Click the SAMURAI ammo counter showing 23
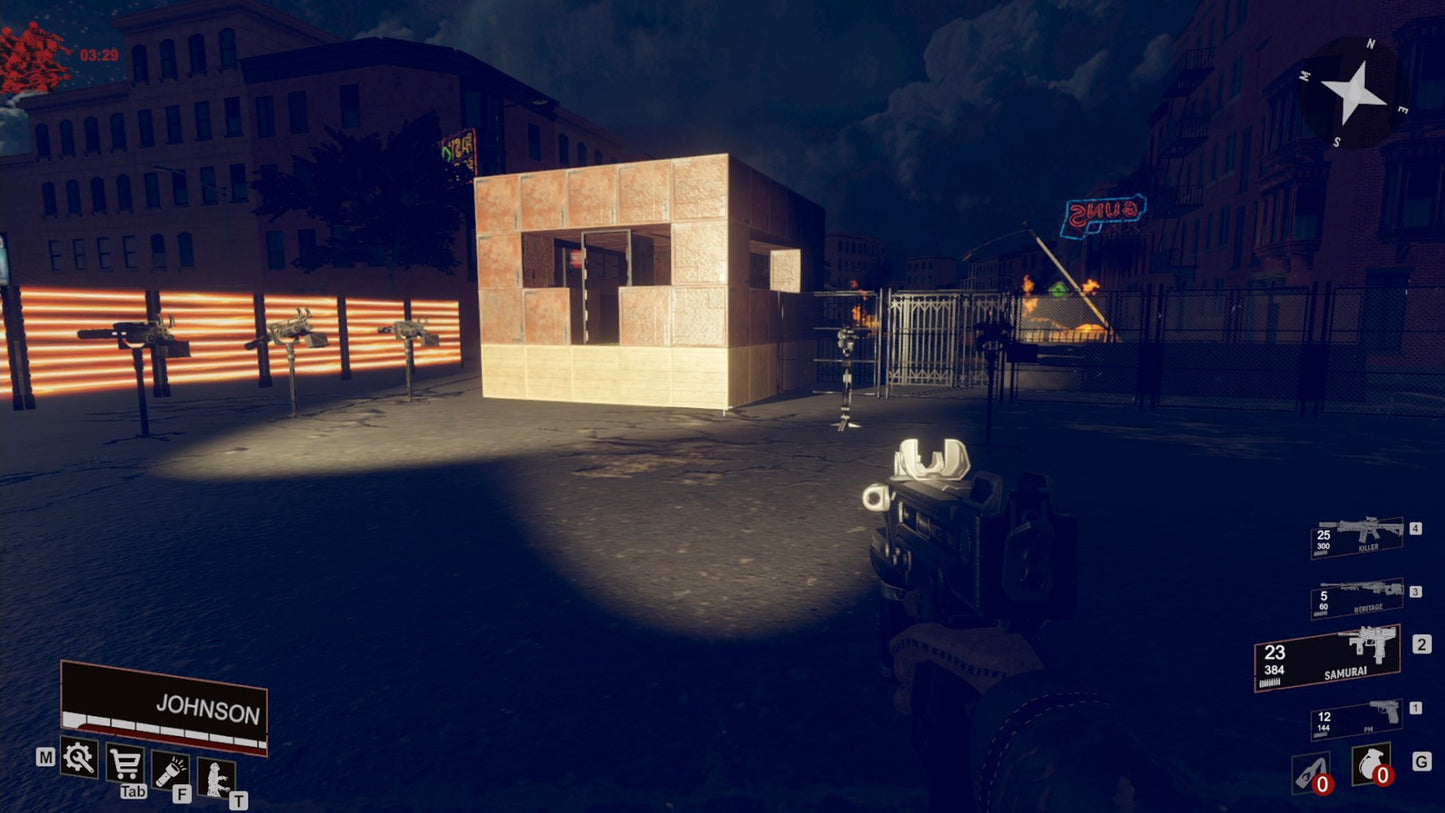Viewport: 1445px width, 813px height. [x=1273, y=652]
